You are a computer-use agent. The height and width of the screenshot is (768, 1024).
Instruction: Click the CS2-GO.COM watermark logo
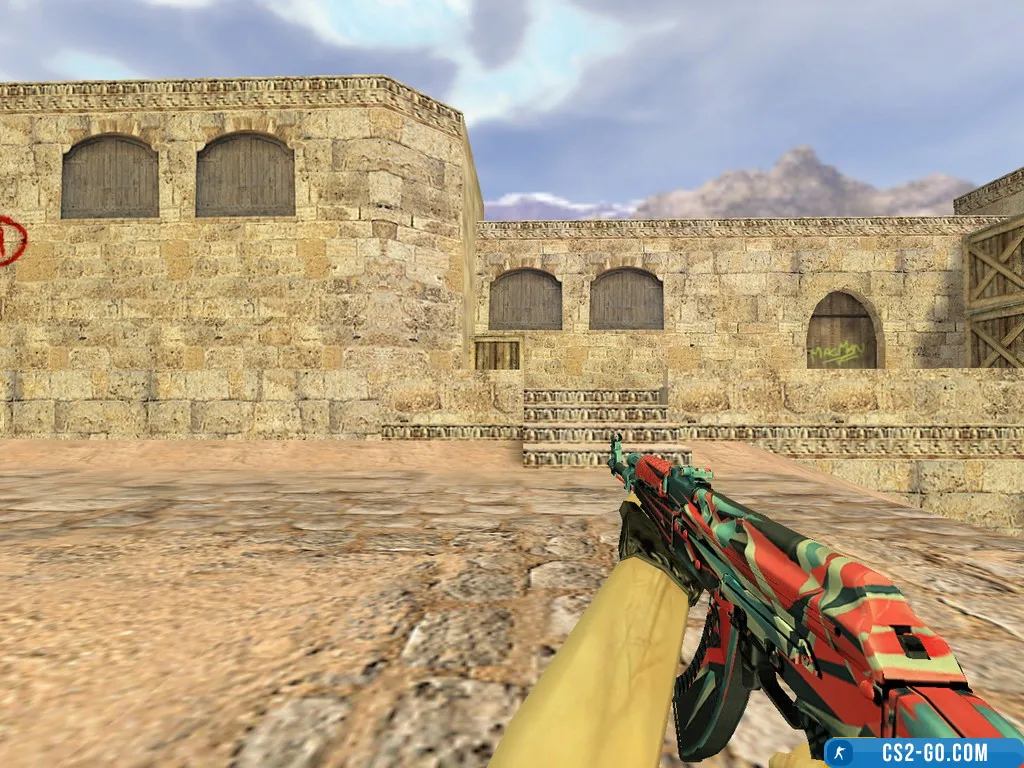click(x=921, y=752)
